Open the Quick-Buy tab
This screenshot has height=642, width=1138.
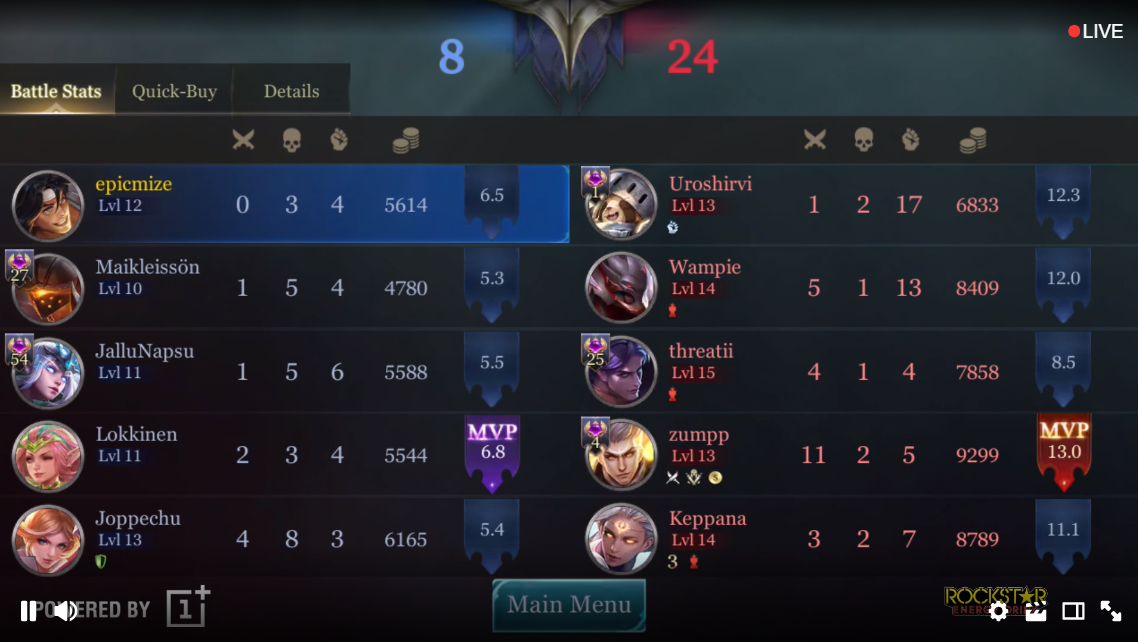pos(174,91)
